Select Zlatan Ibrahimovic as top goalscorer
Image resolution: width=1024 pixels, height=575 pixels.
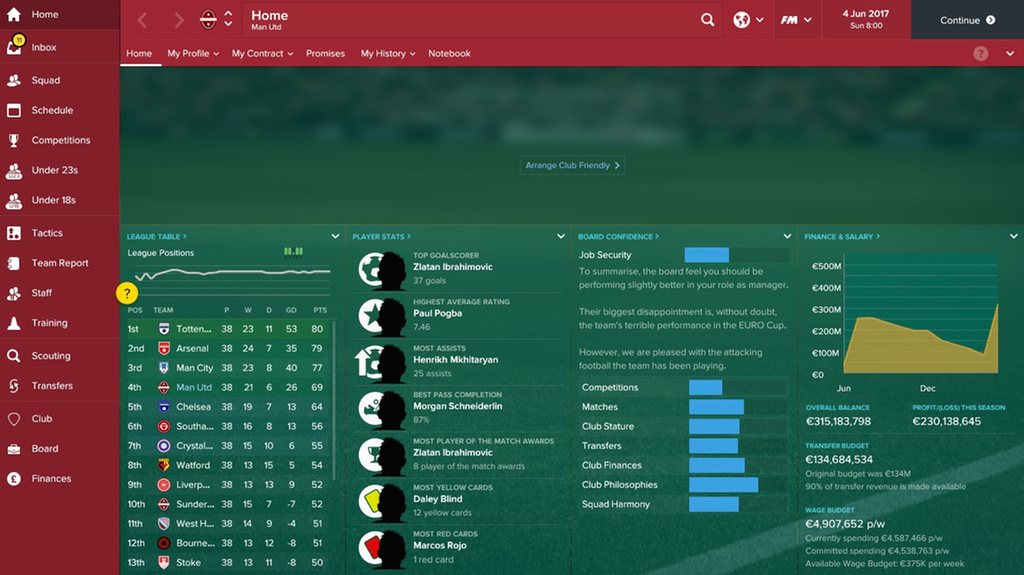(x=452, y=268)
